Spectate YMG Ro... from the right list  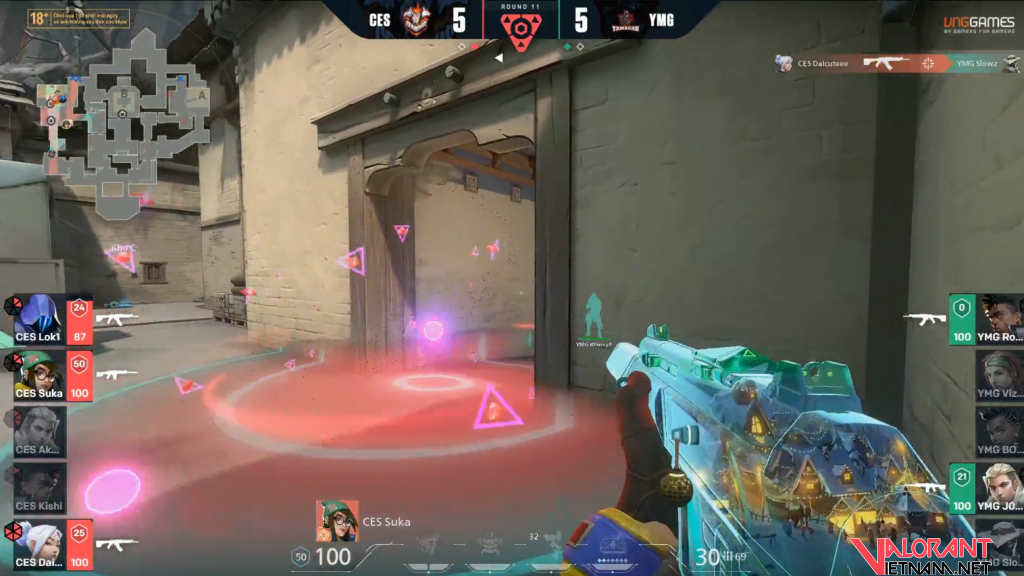click(997, 320)
